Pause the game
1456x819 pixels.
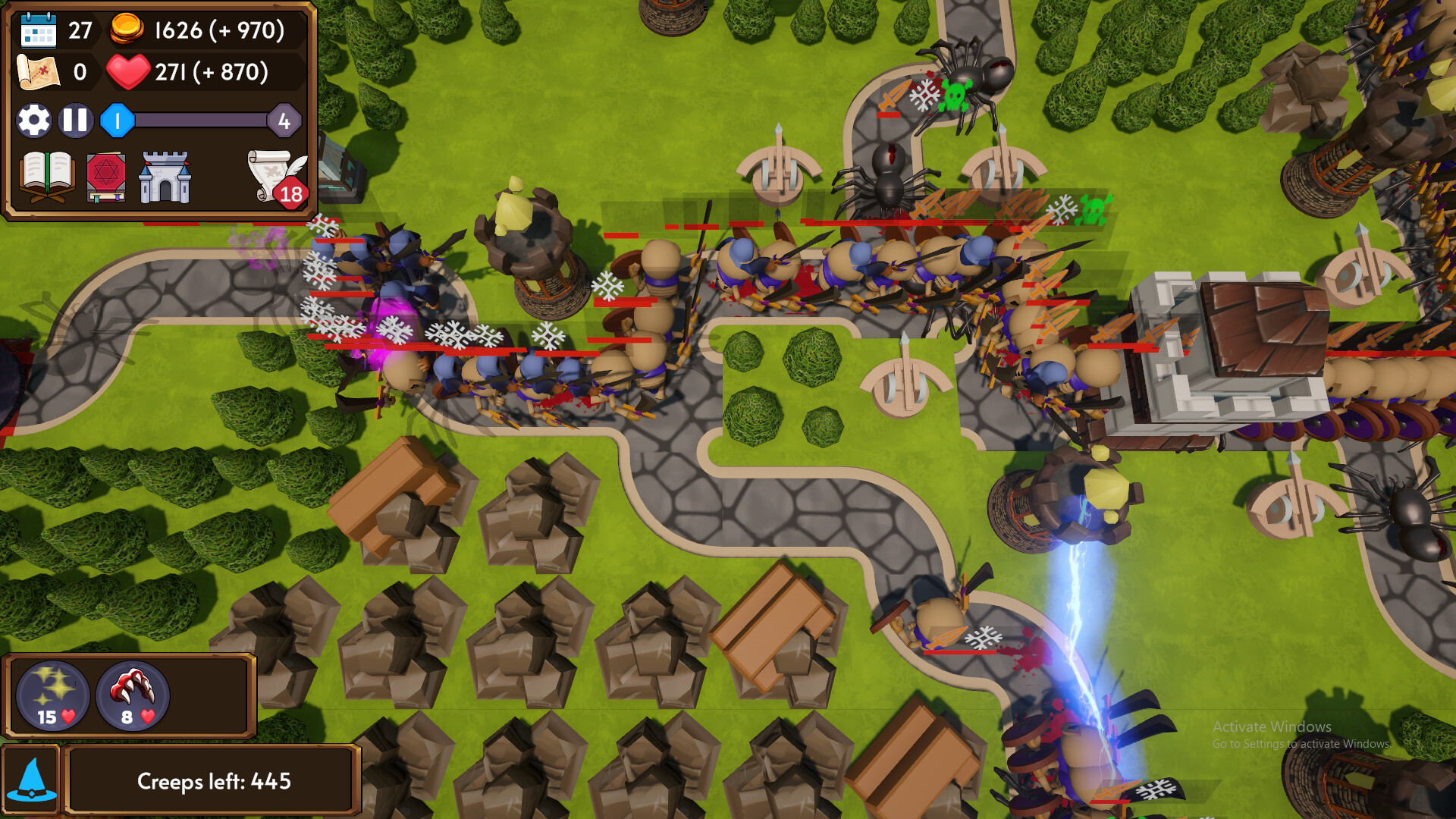click(x=75, y=120)
